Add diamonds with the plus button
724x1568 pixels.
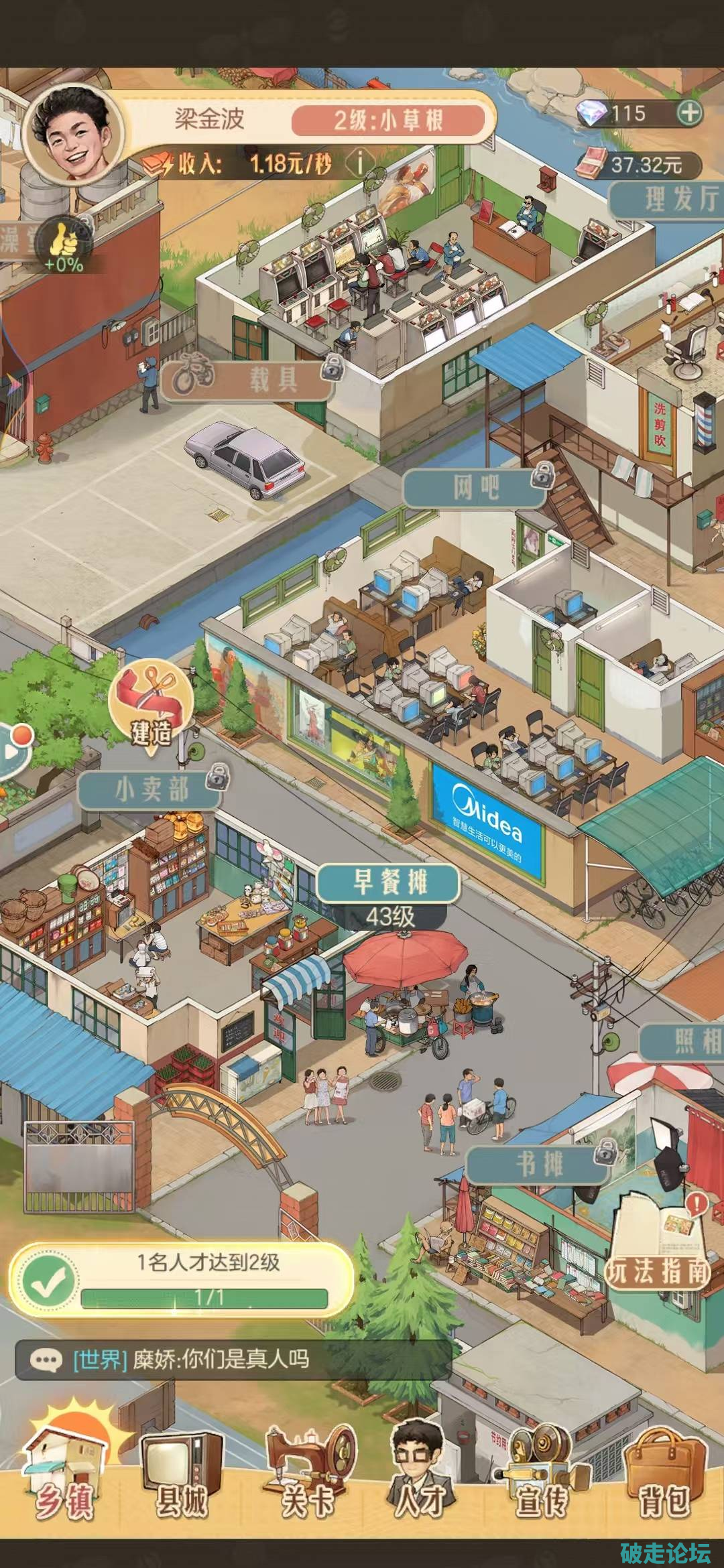tap(689, 113)
